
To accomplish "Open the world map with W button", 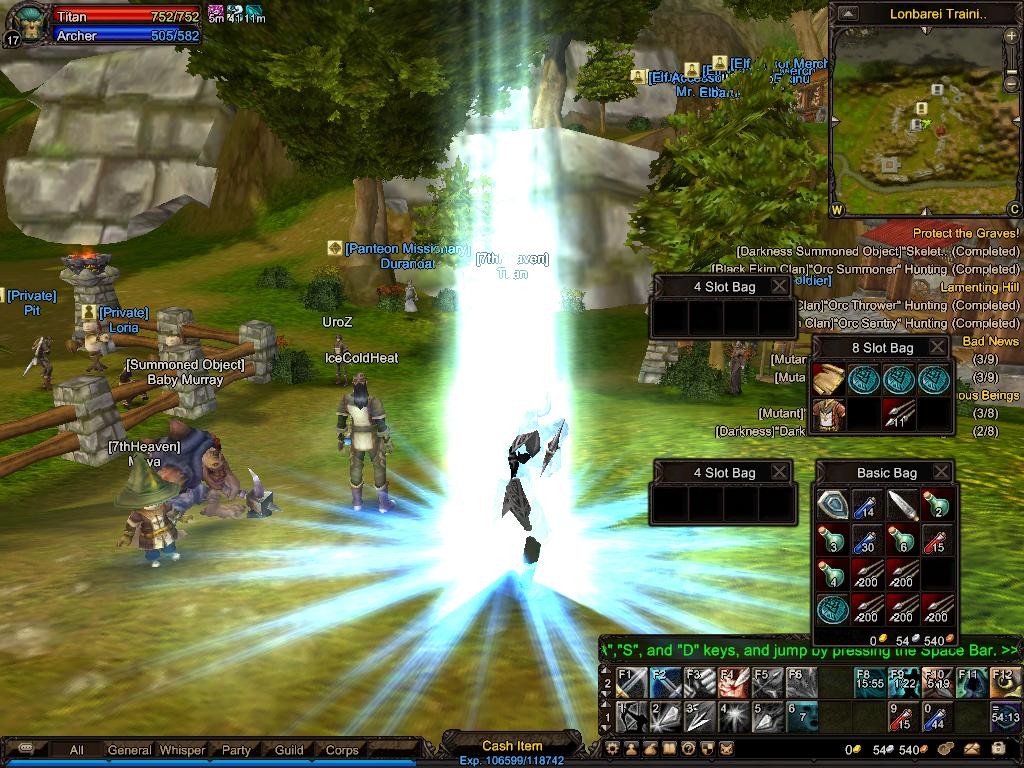I will [x=837, y=210].
